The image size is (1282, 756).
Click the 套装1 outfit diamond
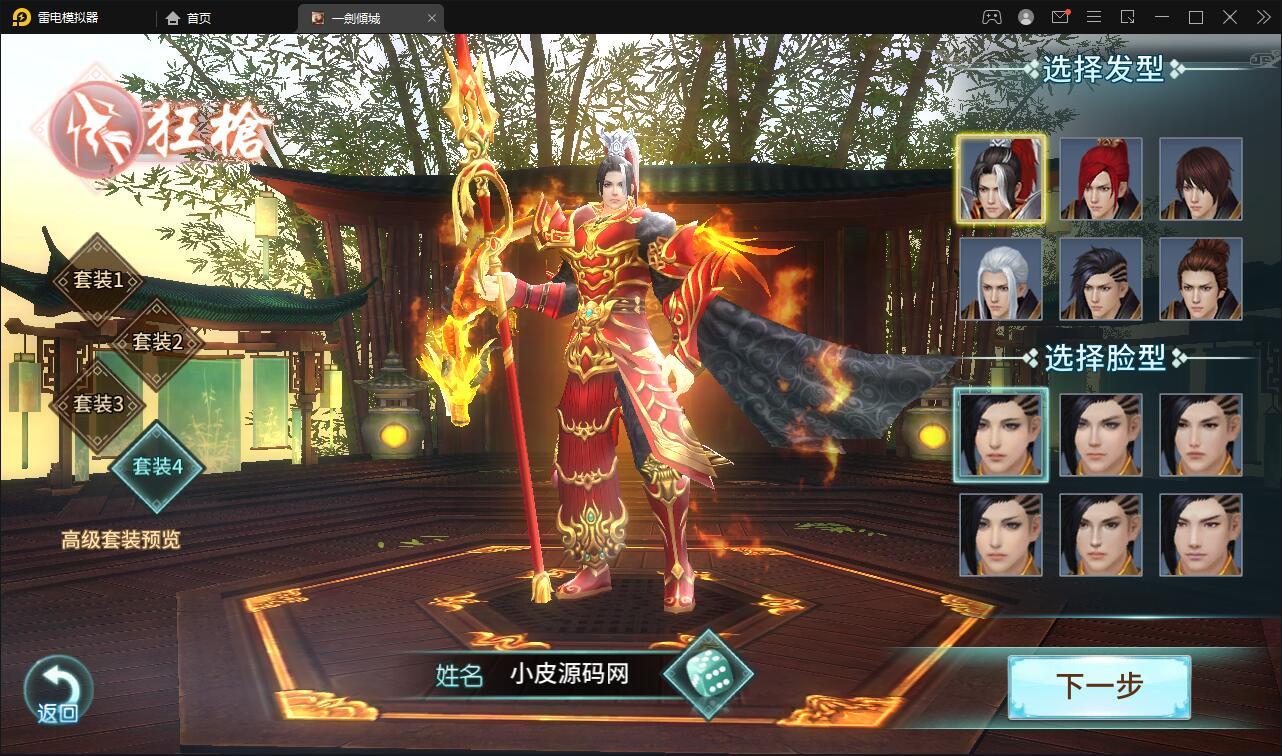pyautogui.click(x=100, y=281)
